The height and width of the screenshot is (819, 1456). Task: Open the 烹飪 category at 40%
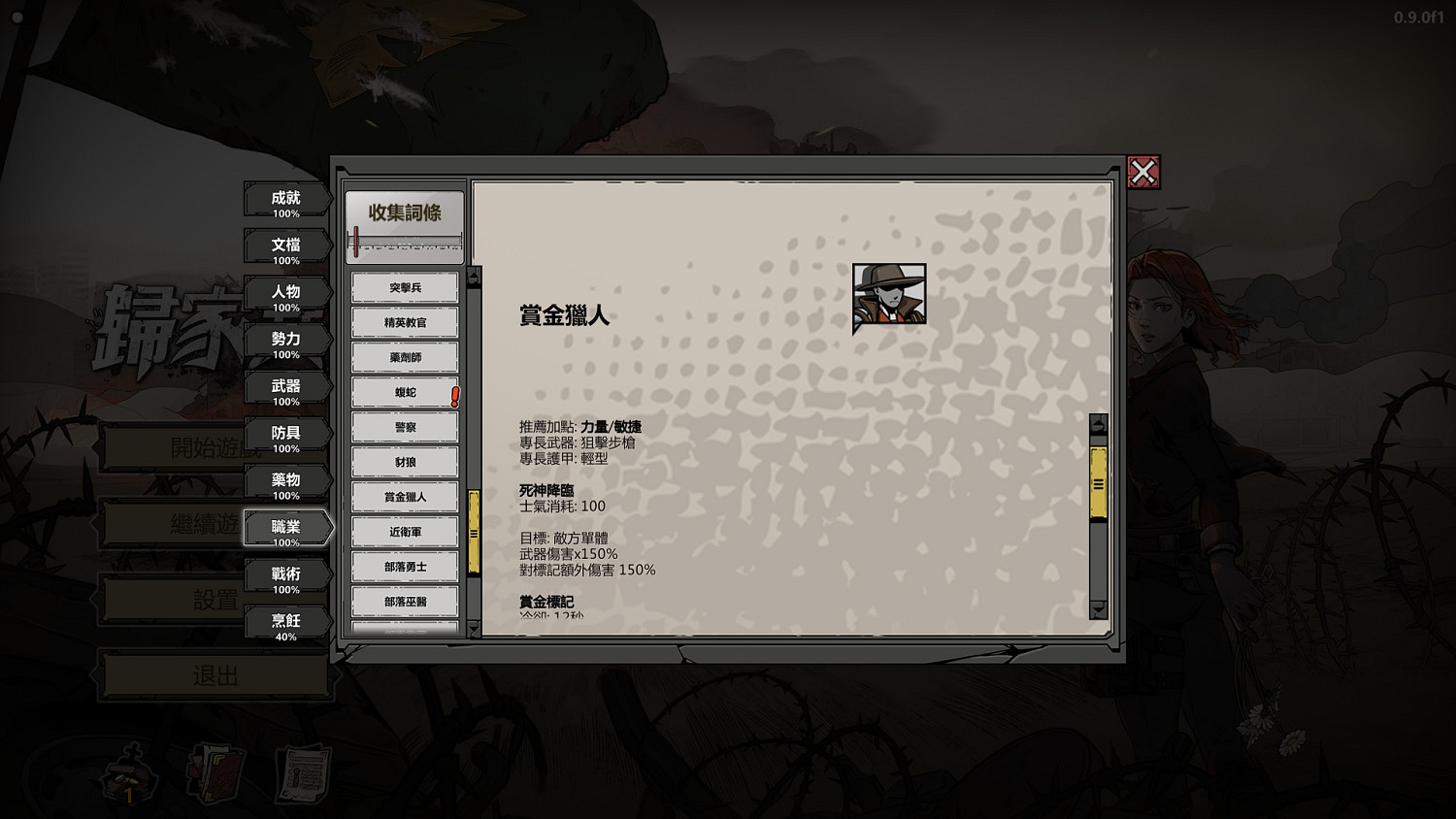coord(286,621)
